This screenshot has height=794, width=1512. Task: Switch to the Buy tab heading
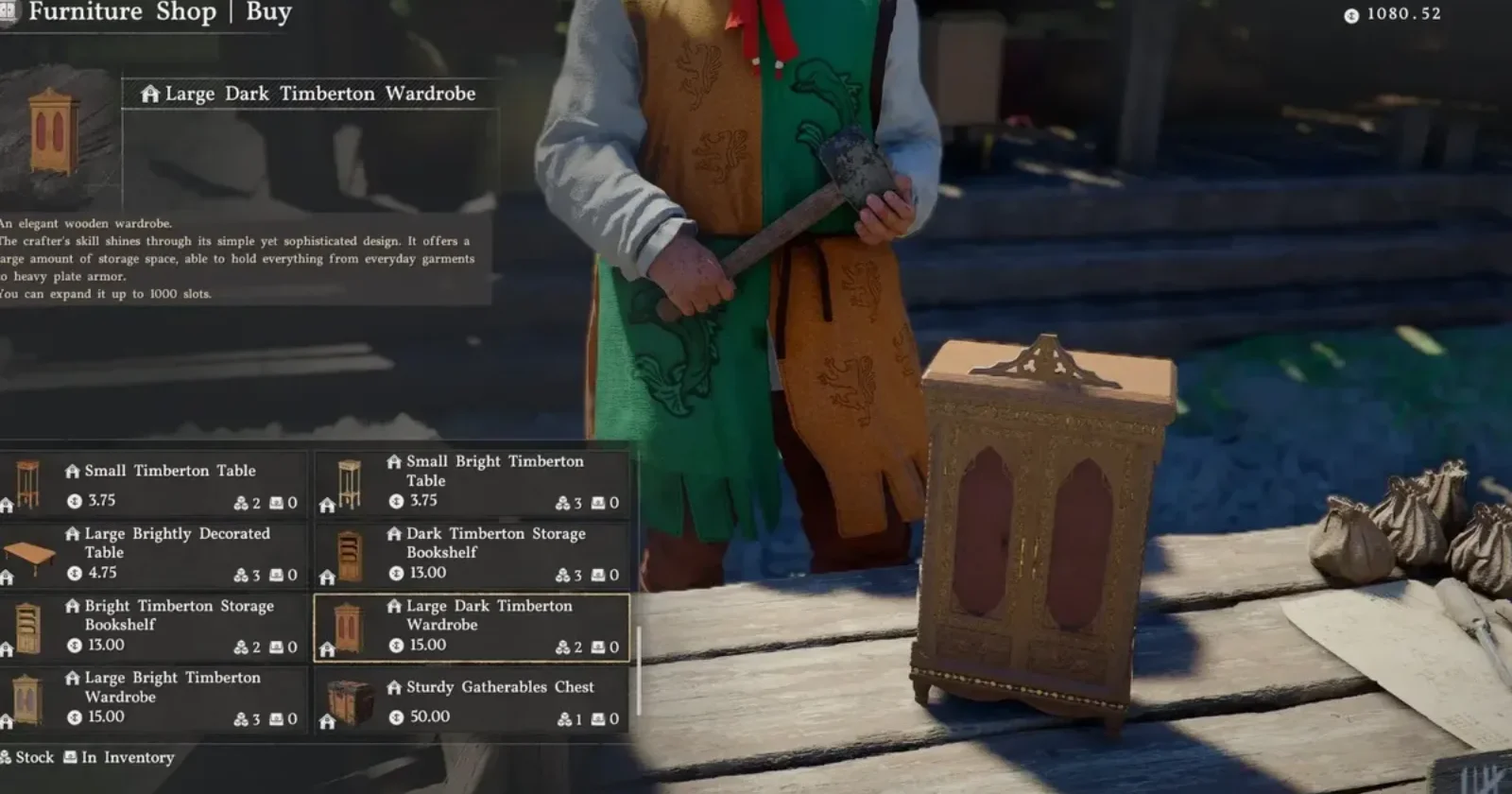[x=268, y=12]
